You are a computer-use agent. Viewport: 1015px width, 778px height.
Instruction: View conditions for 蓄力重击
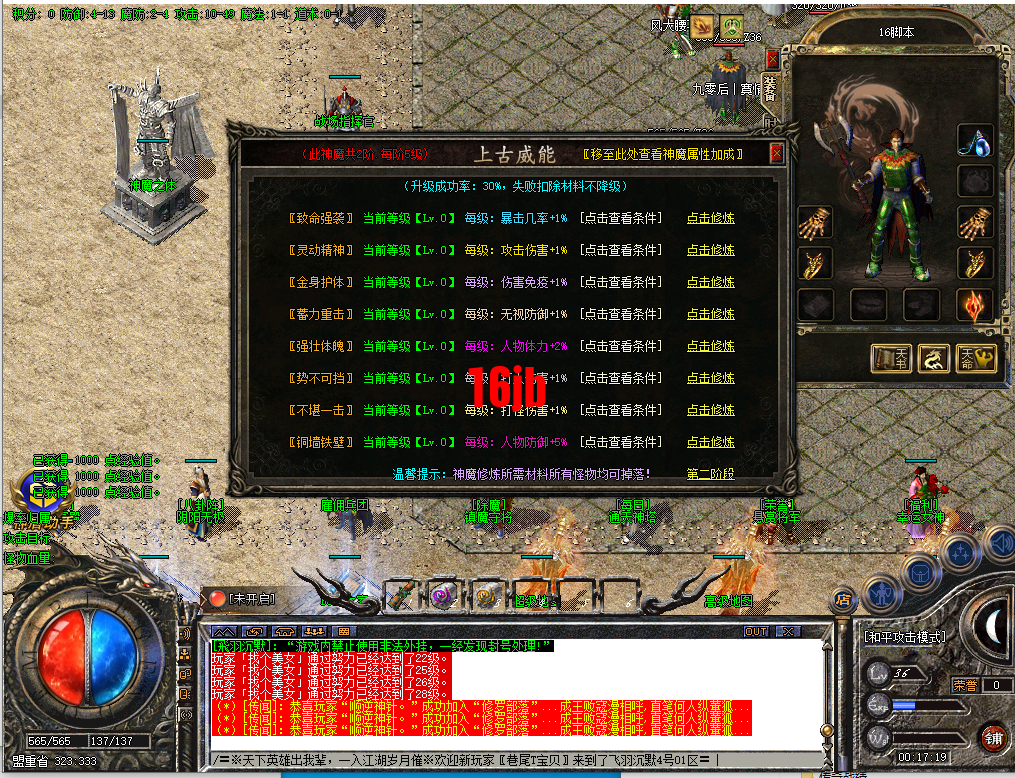pyautogui.click(x=621, y=315)
